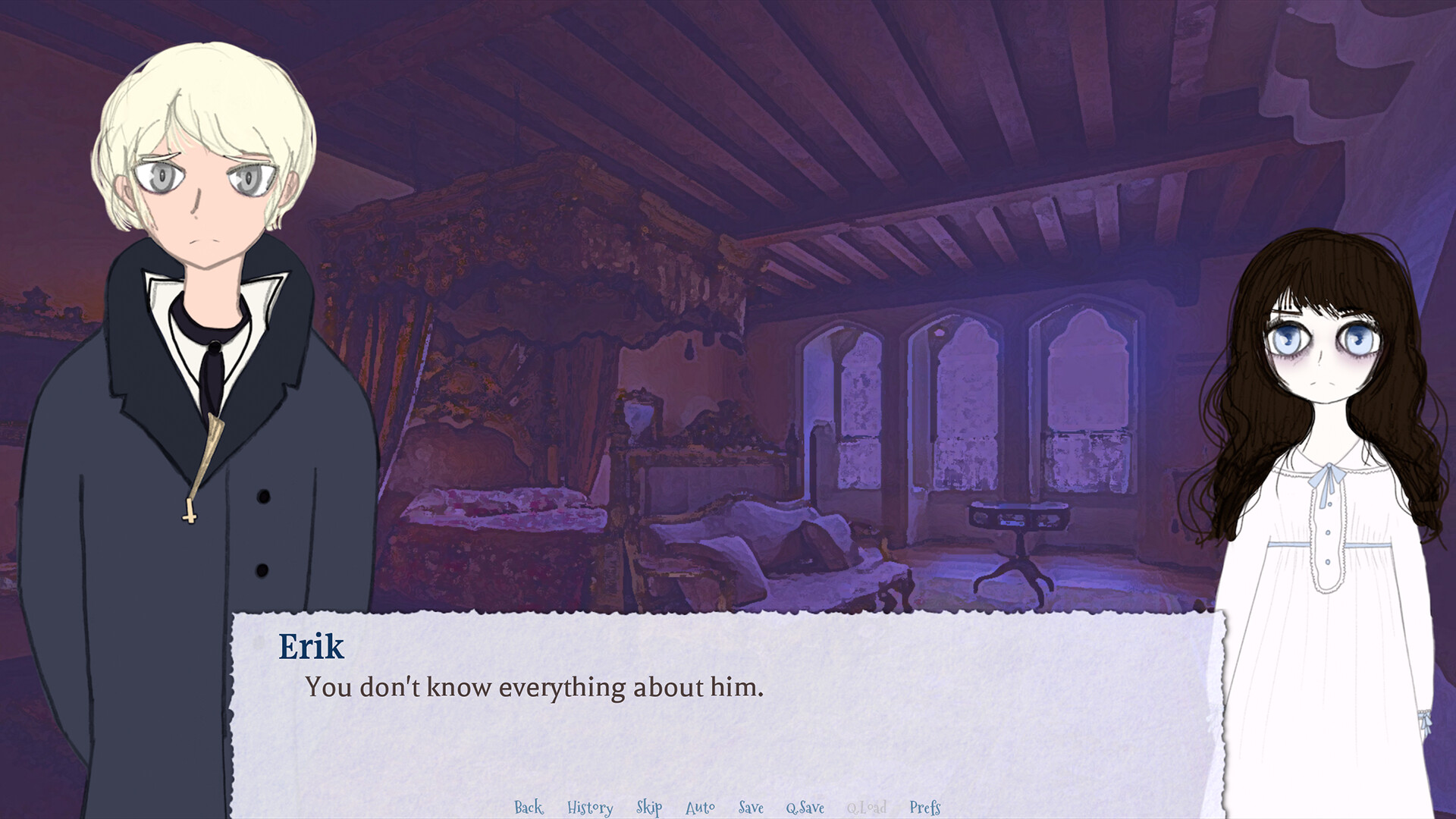Open the Save screen

[750, 808]
